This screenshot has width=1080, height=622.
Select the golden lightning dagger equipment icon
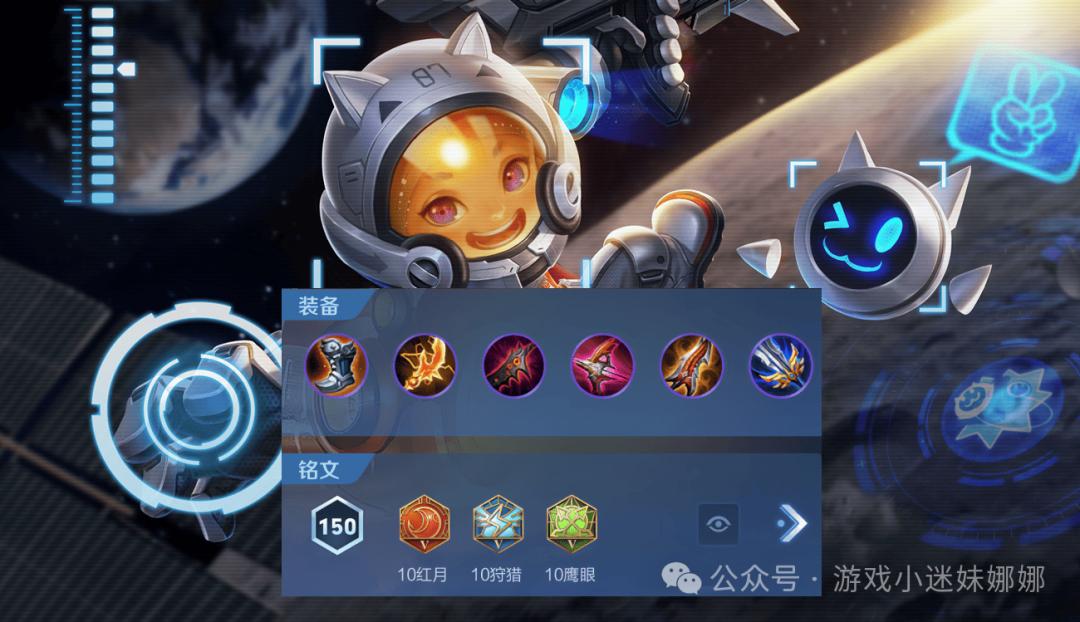(x=426, y=362)
